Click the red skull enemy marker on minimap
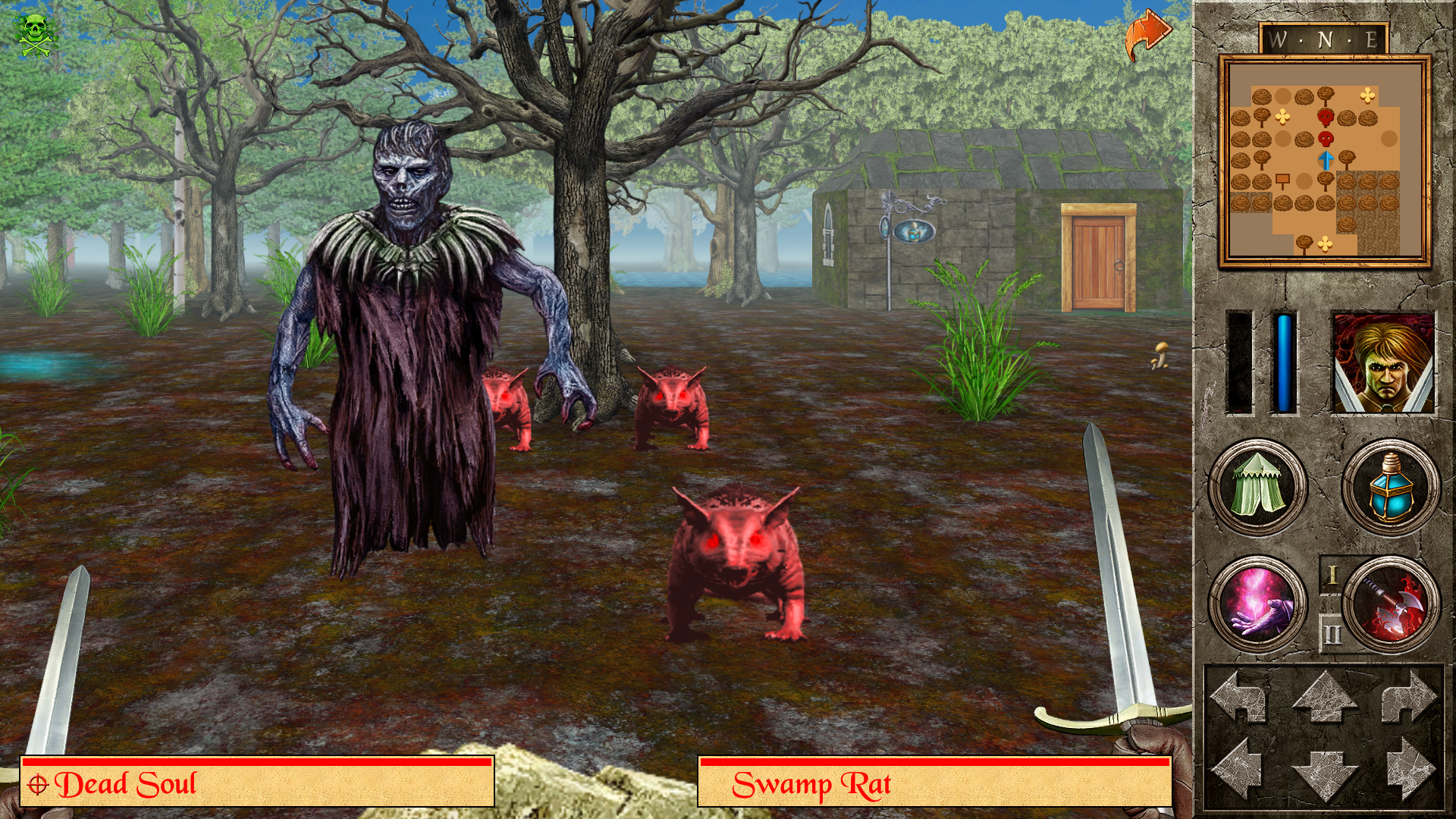This screenshot has width=1456, height=819. tap(1326, 117)
